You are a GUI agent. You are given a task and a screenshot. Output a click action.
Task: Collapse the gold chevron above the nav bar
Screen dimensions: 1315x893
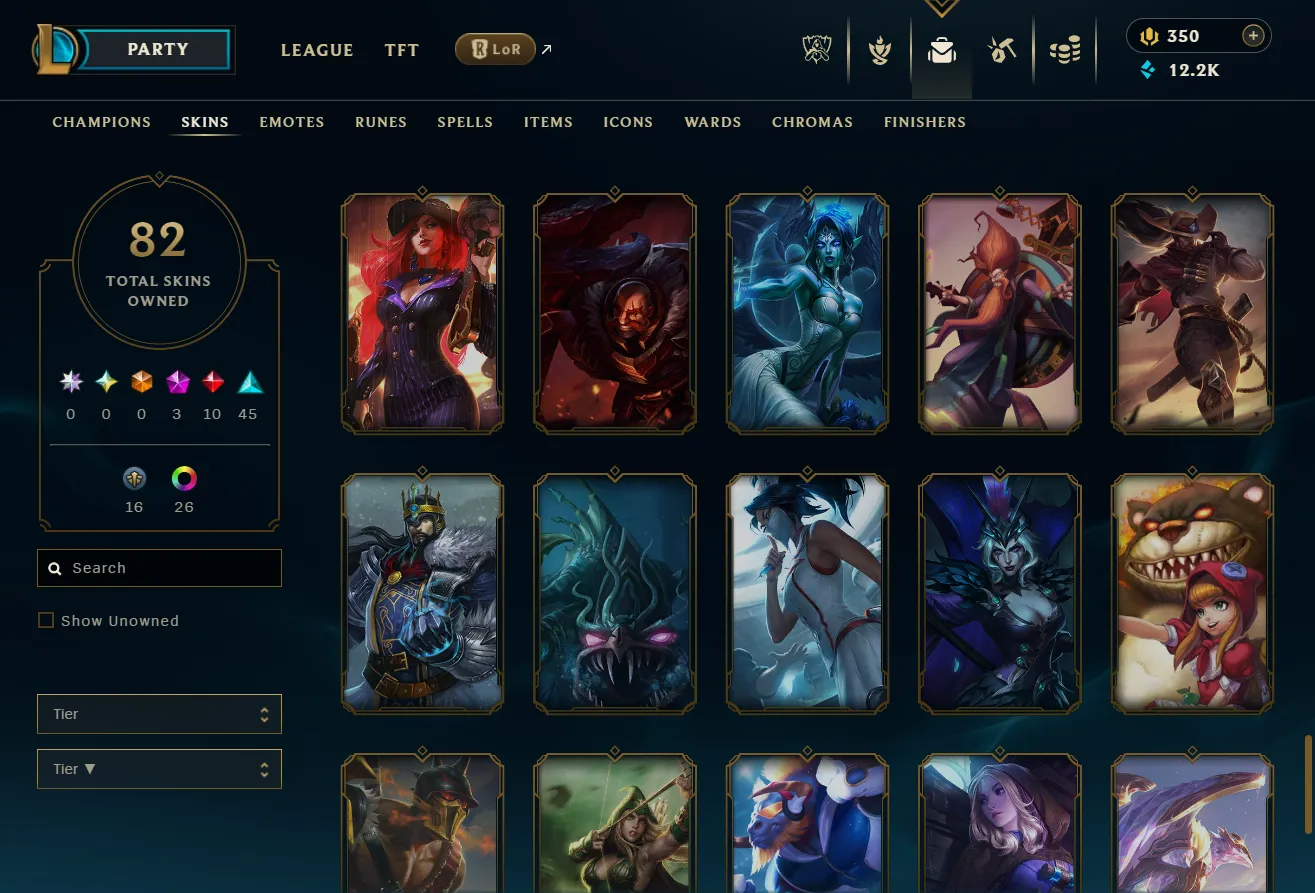[941, 8]
